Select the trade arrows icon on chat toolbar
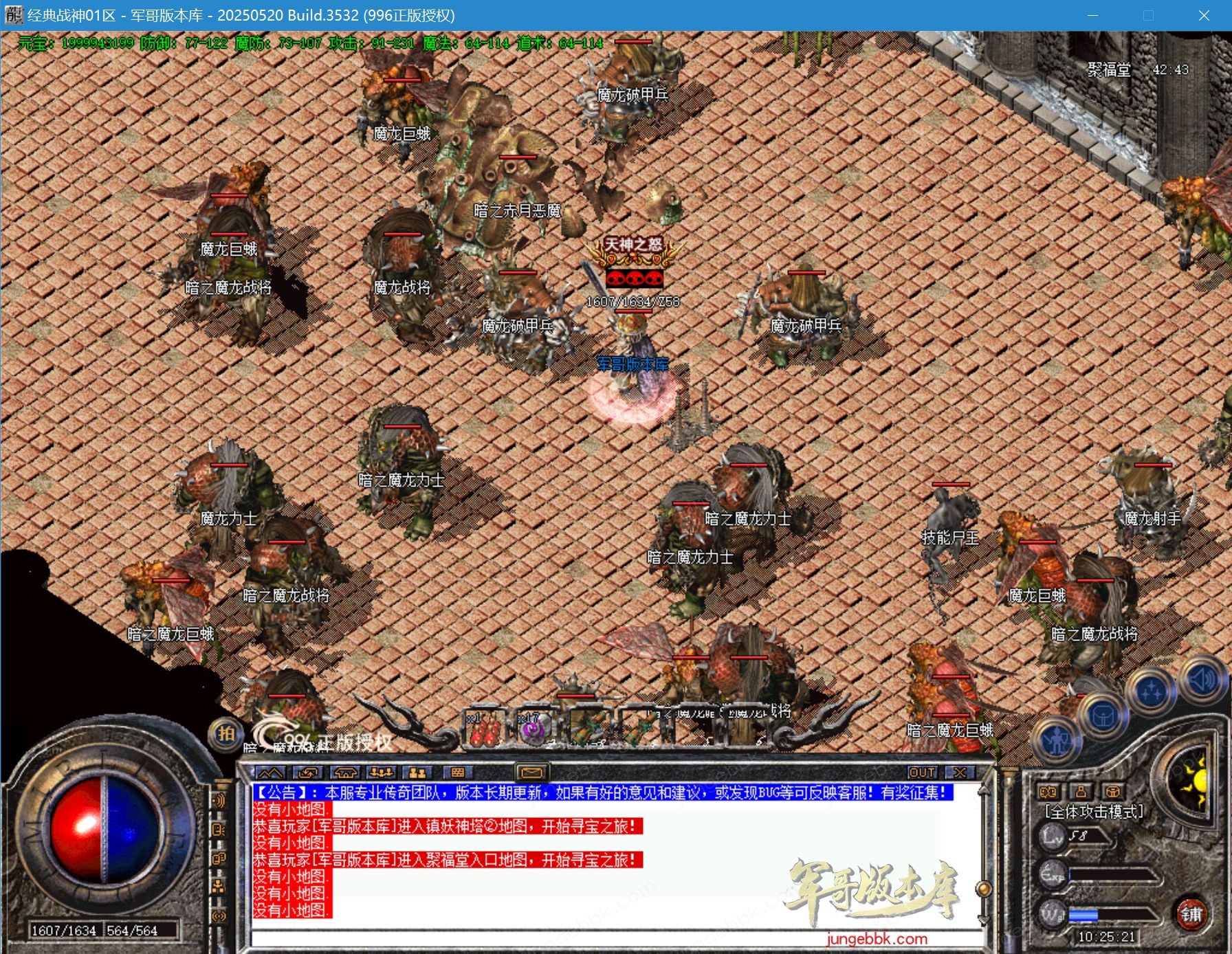This screenshot has width=1232, height=954. pyautogui.click(x=307, y=773)
